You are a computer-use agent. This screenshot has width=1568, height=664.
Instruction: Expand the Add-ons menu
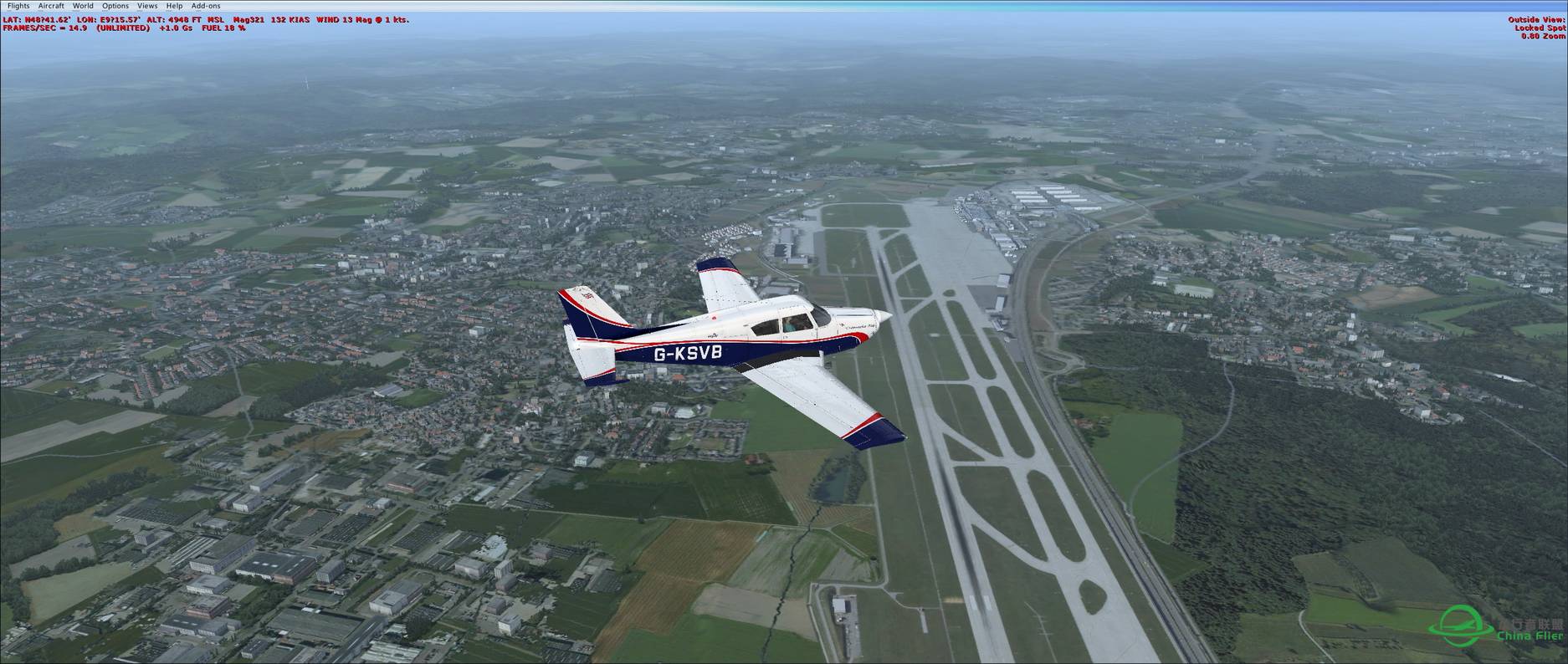[206, 6]
